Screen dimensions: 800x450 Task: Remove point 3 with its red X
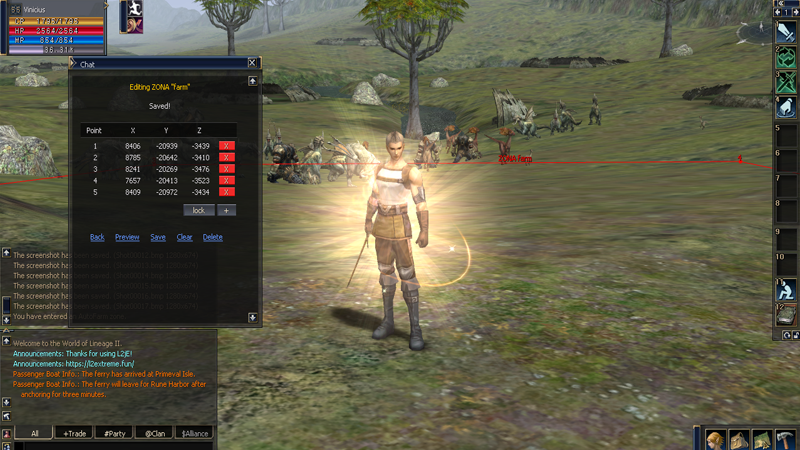pyautogui.click(x=227, y=169)
